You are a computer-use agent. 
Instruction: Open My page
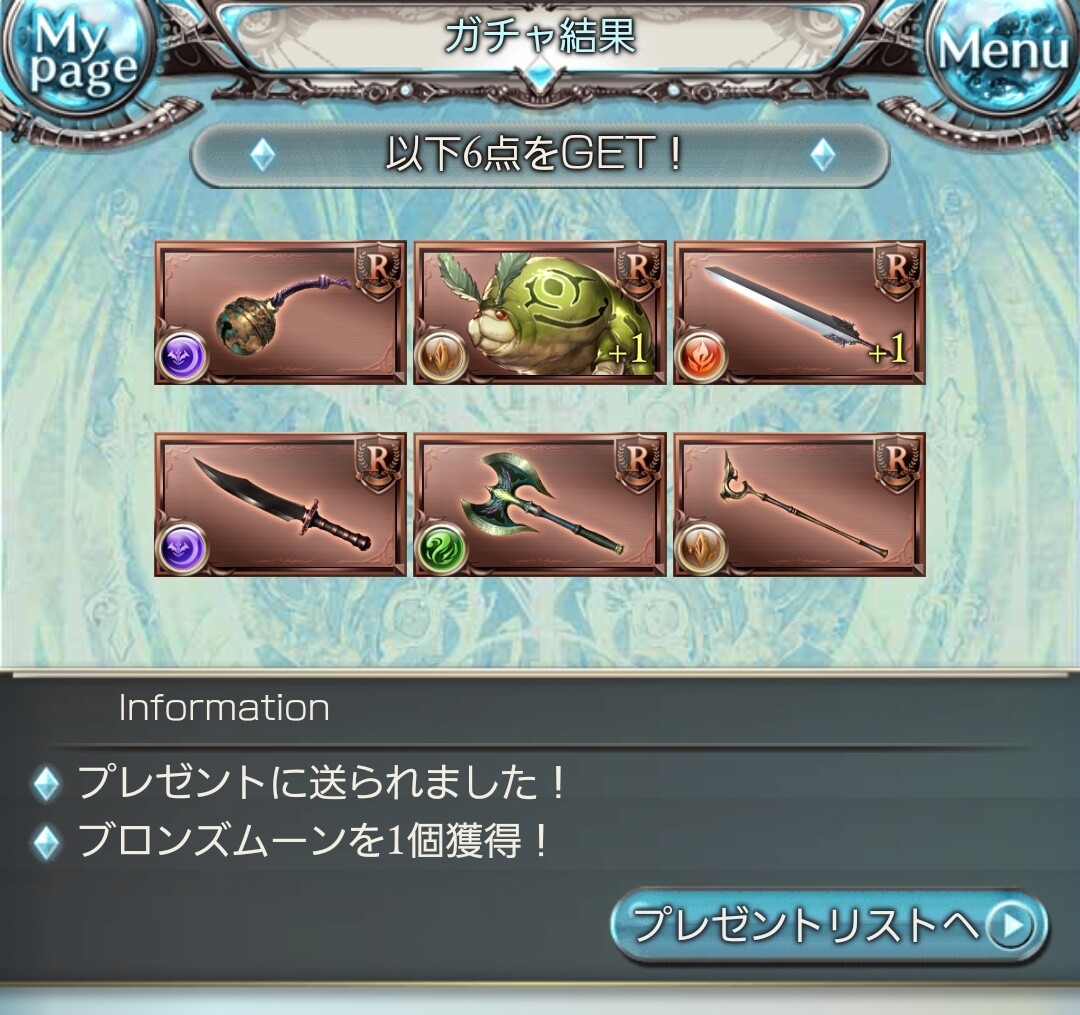click(x=70, y=58)
